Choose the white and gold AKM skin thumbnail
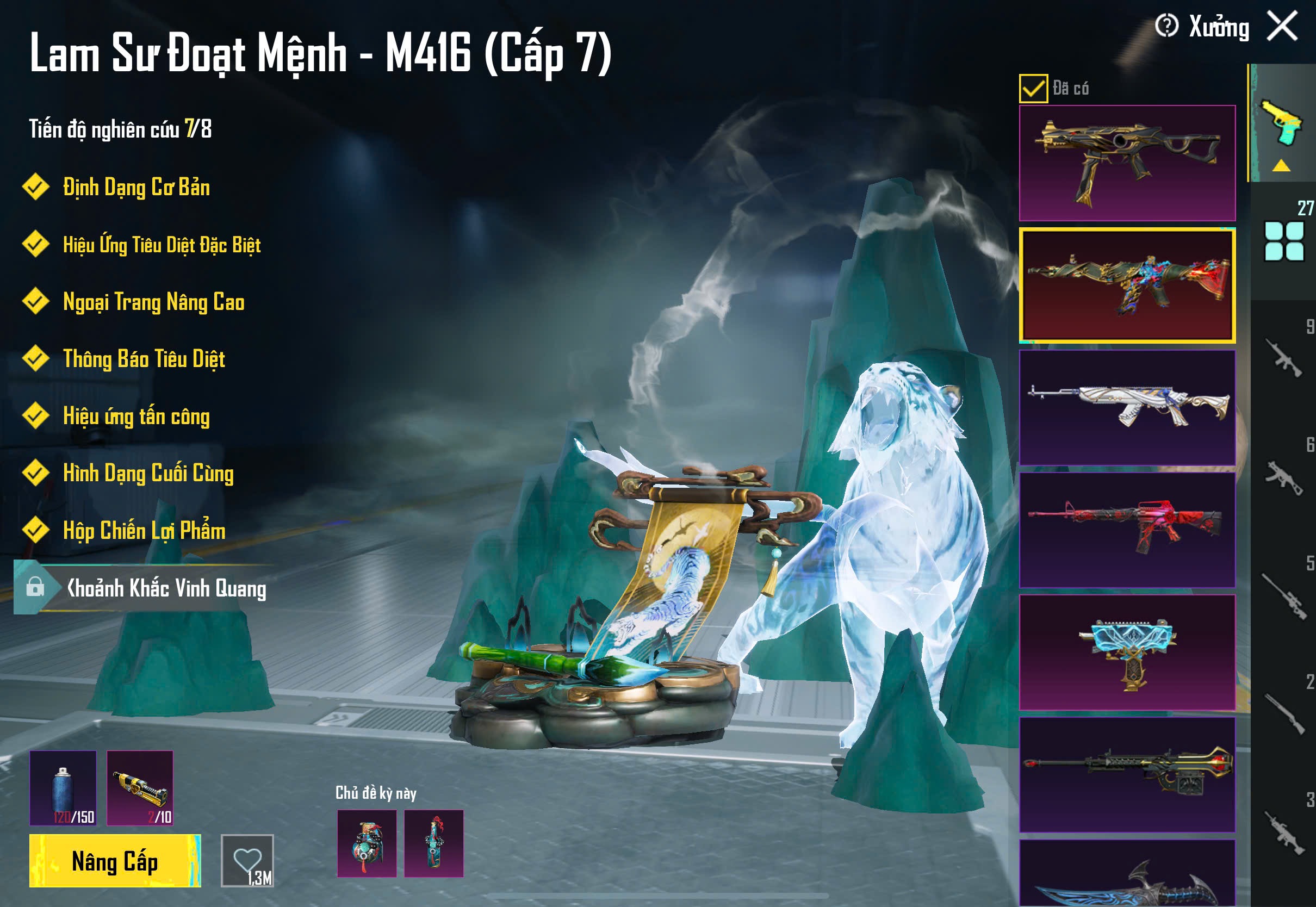This screenshot has height=907, width=1316. [x=1127, y=407]
